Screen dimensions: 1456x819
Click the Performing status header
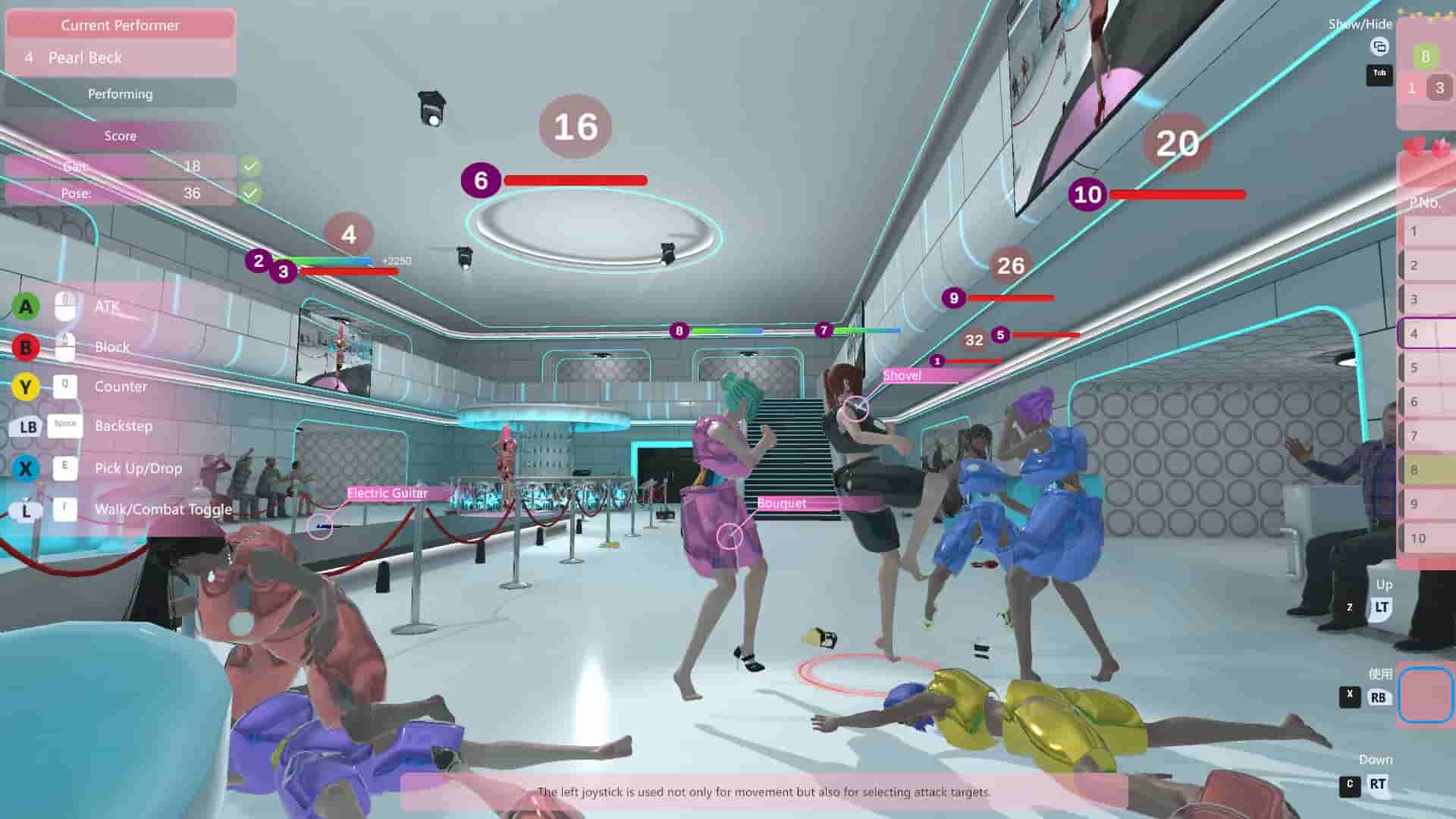click(x=120, y=93)
